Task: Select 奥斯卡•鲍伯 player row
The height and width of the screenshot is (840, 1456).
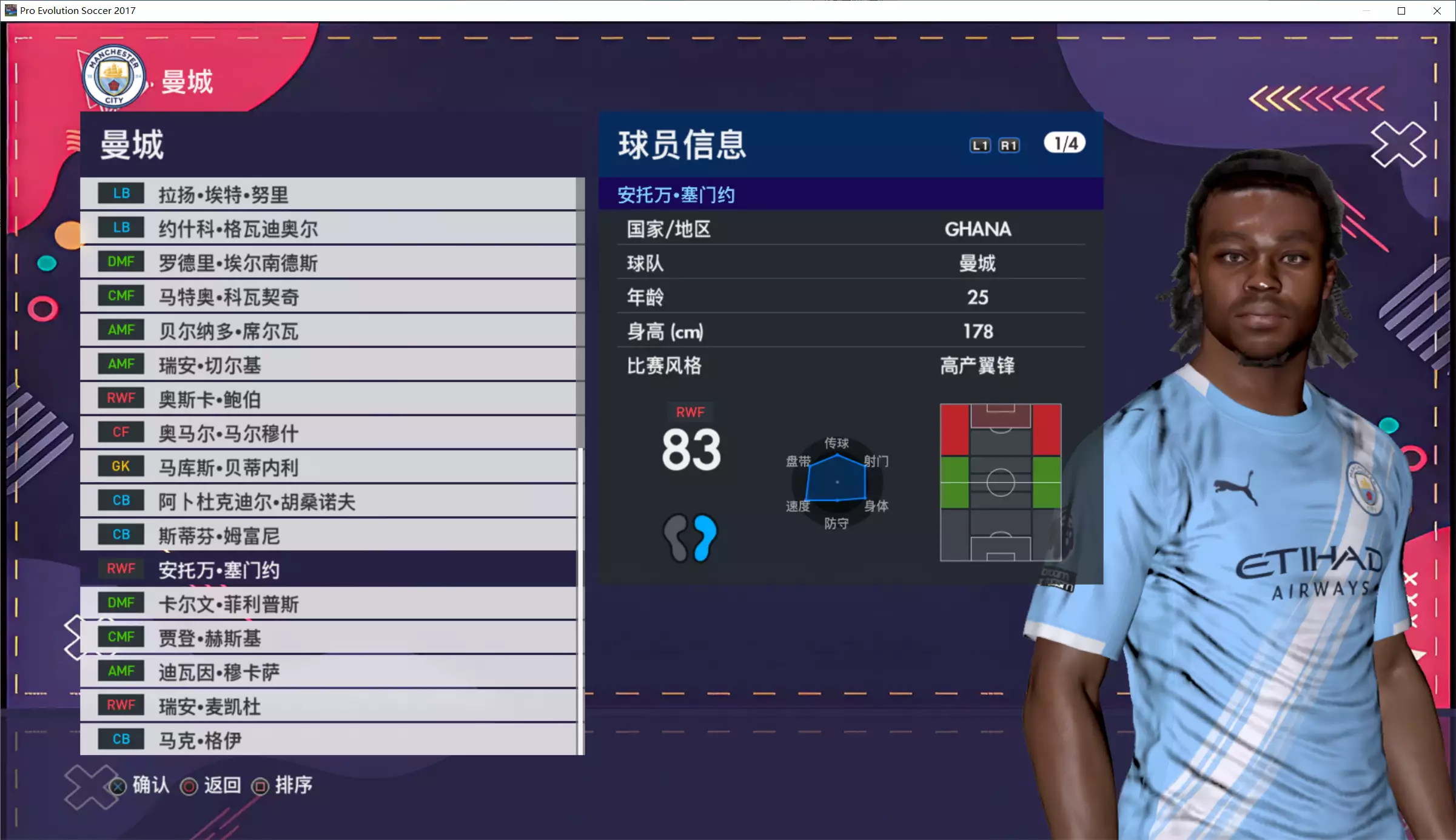Action: click(327, 398)
